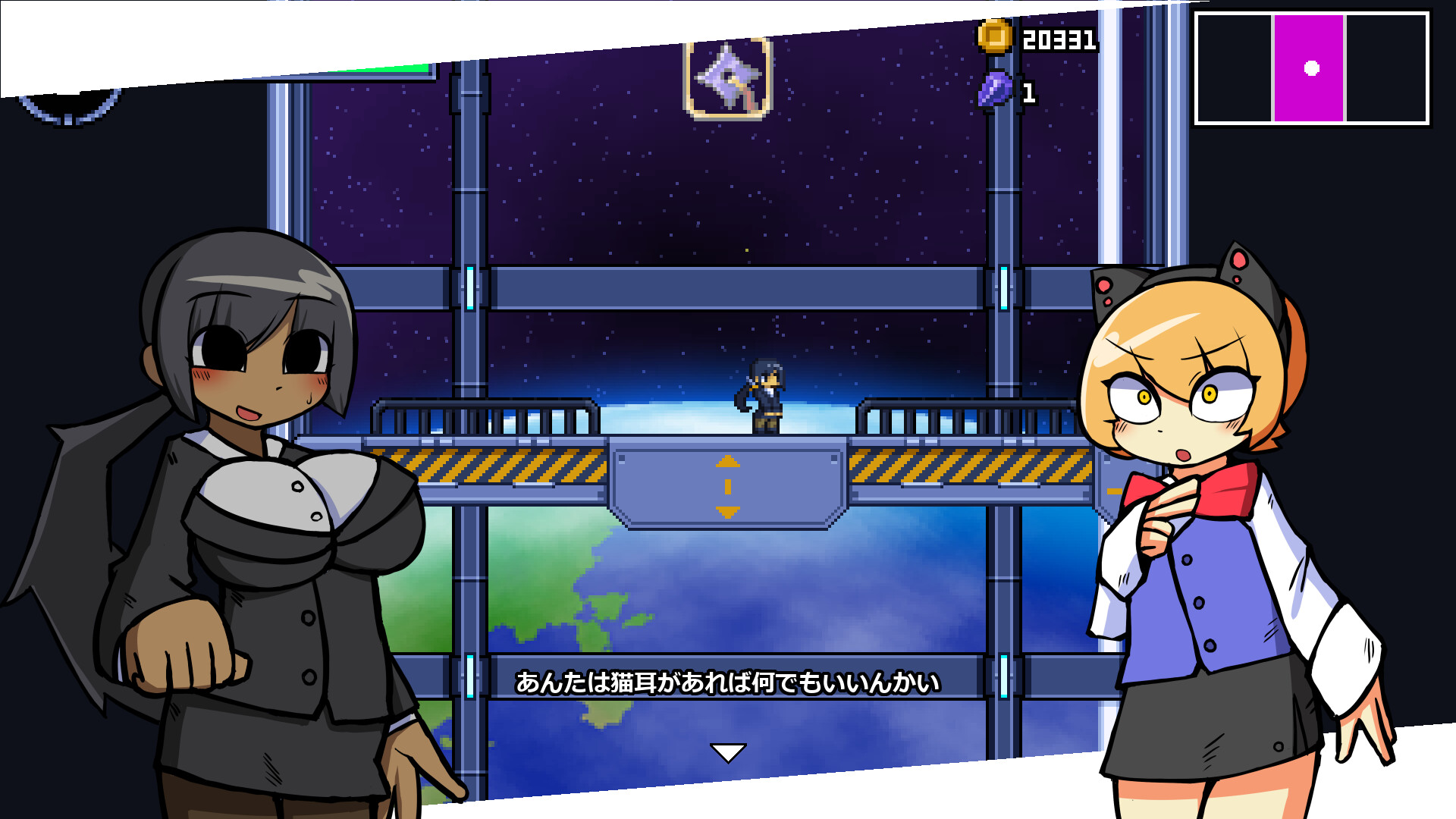
Task: Click the white player dot on the minimap
Action: [1313, 67]
